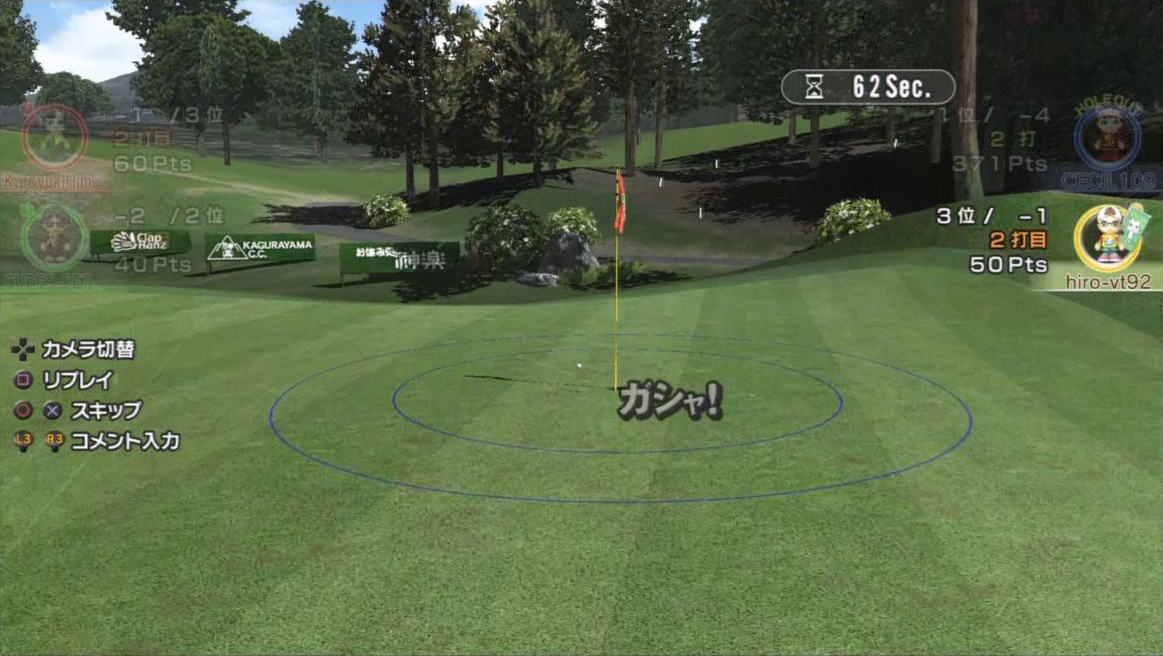Choose the faded red-ringed player avatar
The image size is (1163, 656).
click(x=55, y=136)
